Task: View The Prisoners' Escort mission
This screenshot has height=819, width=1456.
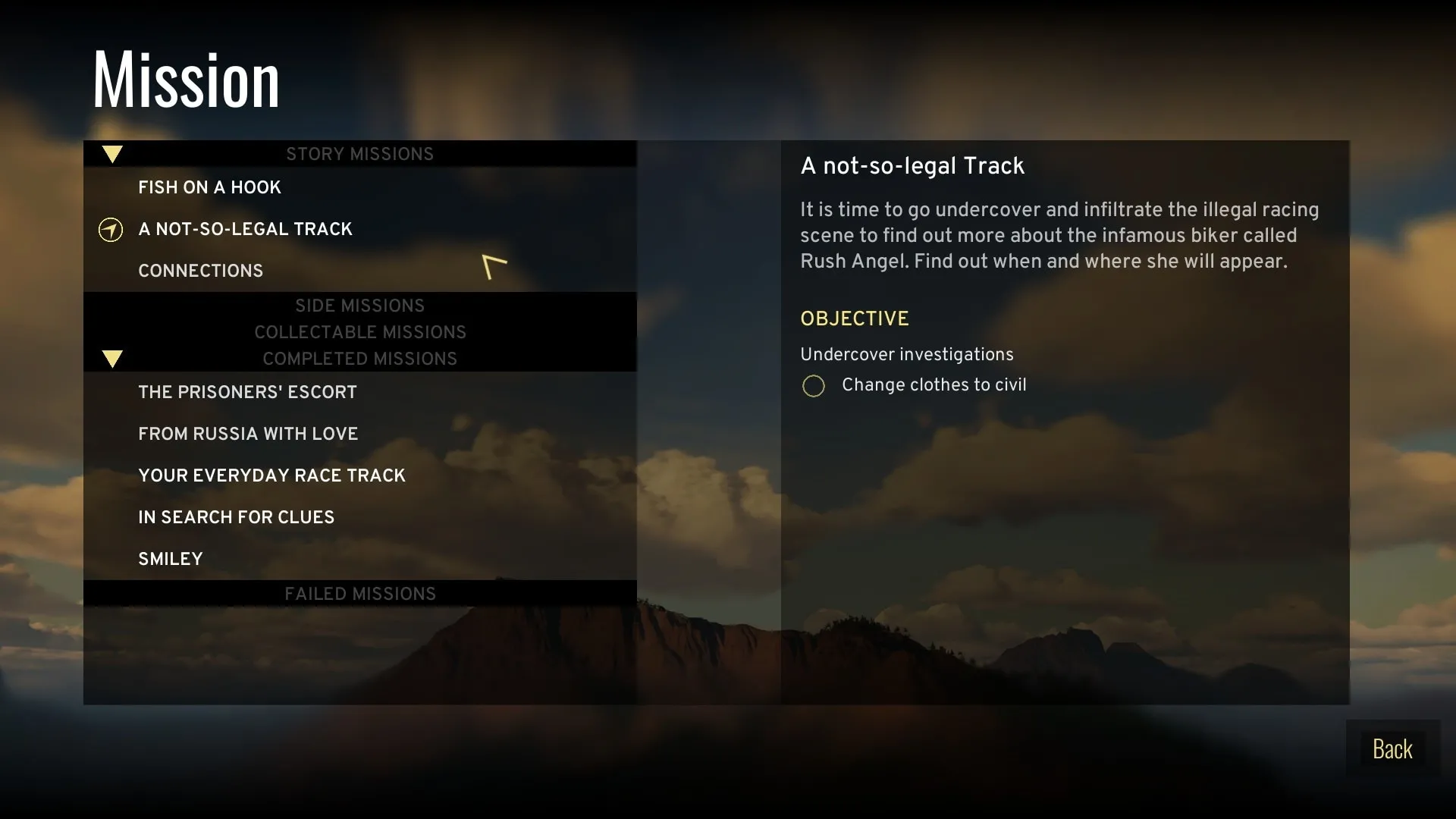Action: click(247, 392)
